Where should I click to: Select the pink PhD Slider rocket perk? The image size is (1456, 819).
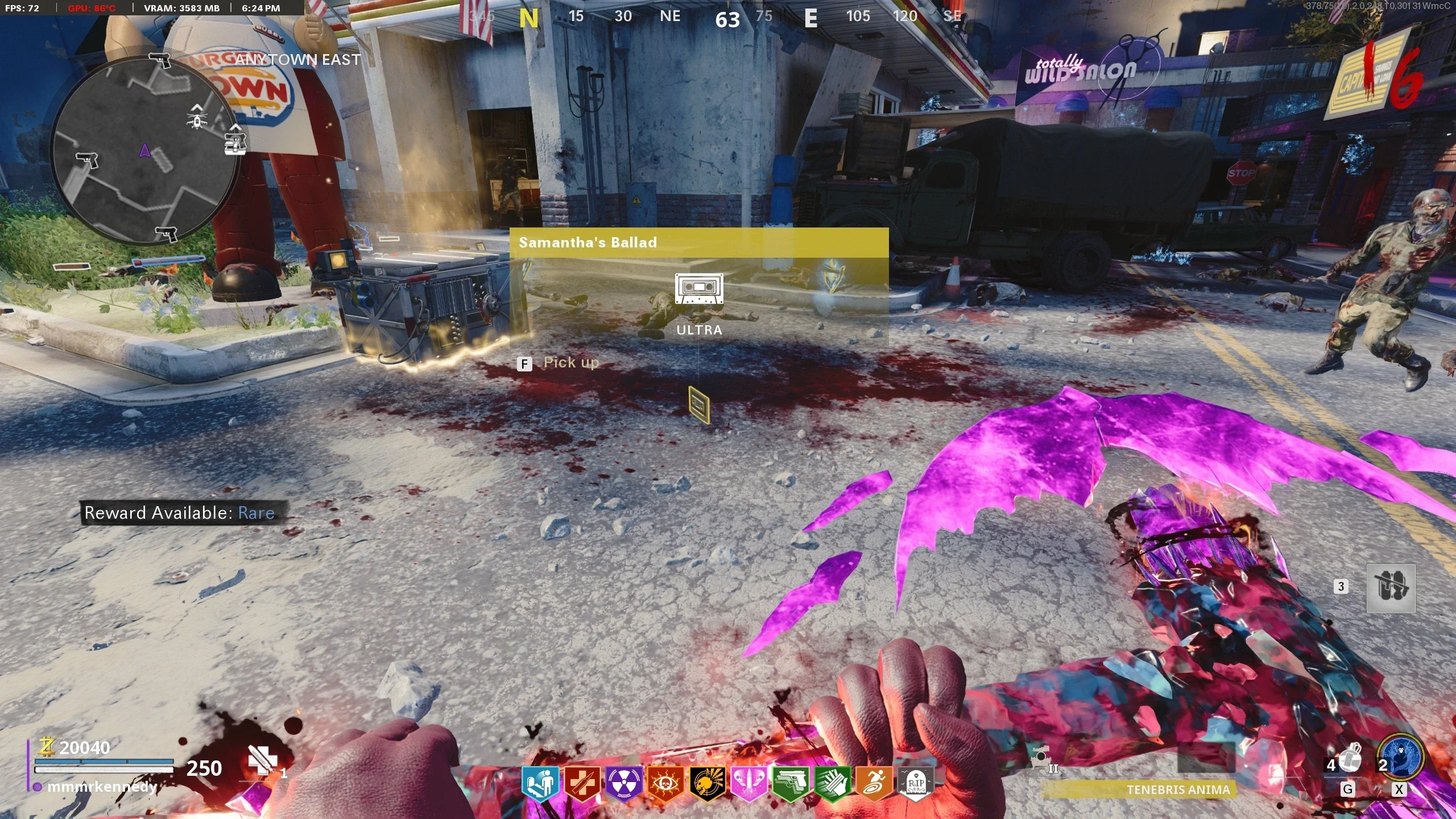748,784
